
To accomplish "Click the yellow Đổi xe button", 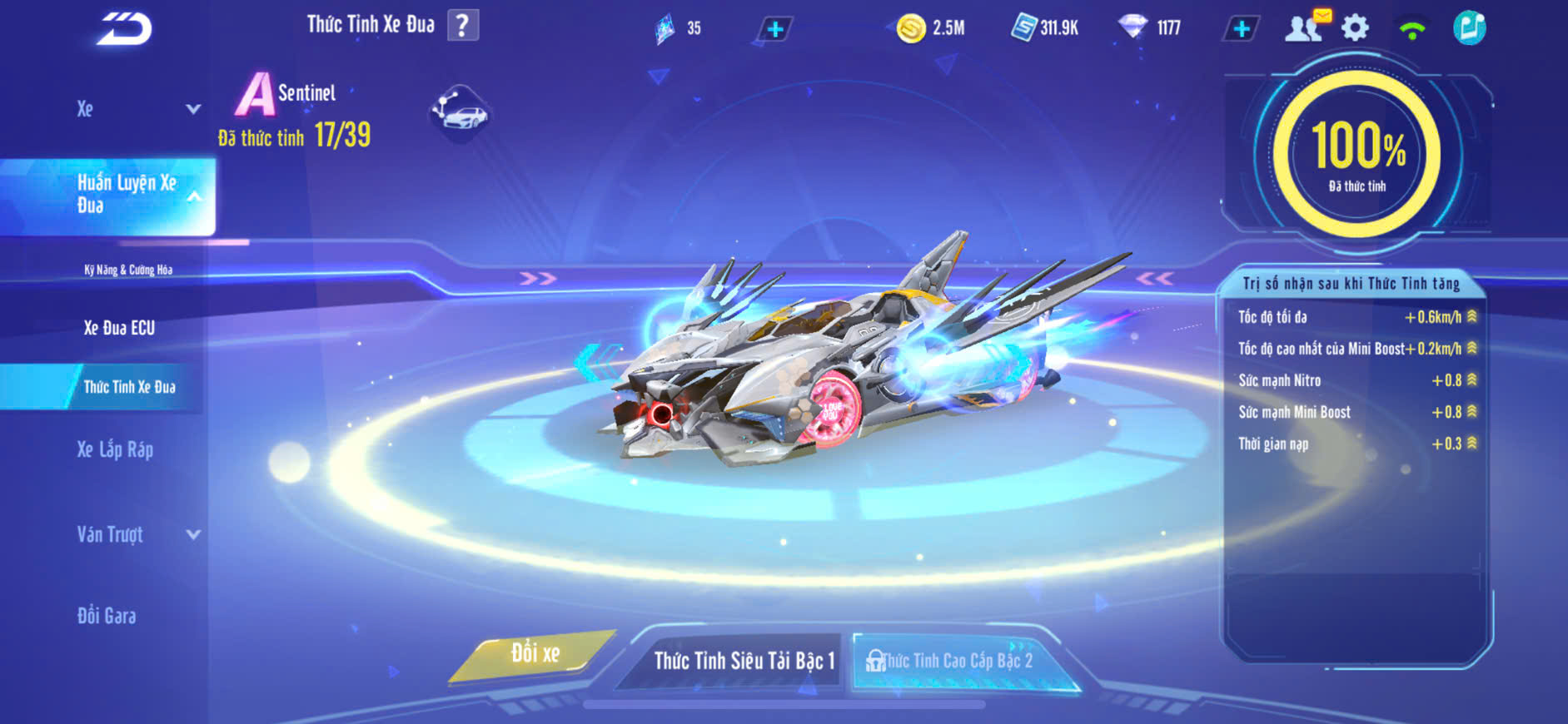I will coord(535,654).
